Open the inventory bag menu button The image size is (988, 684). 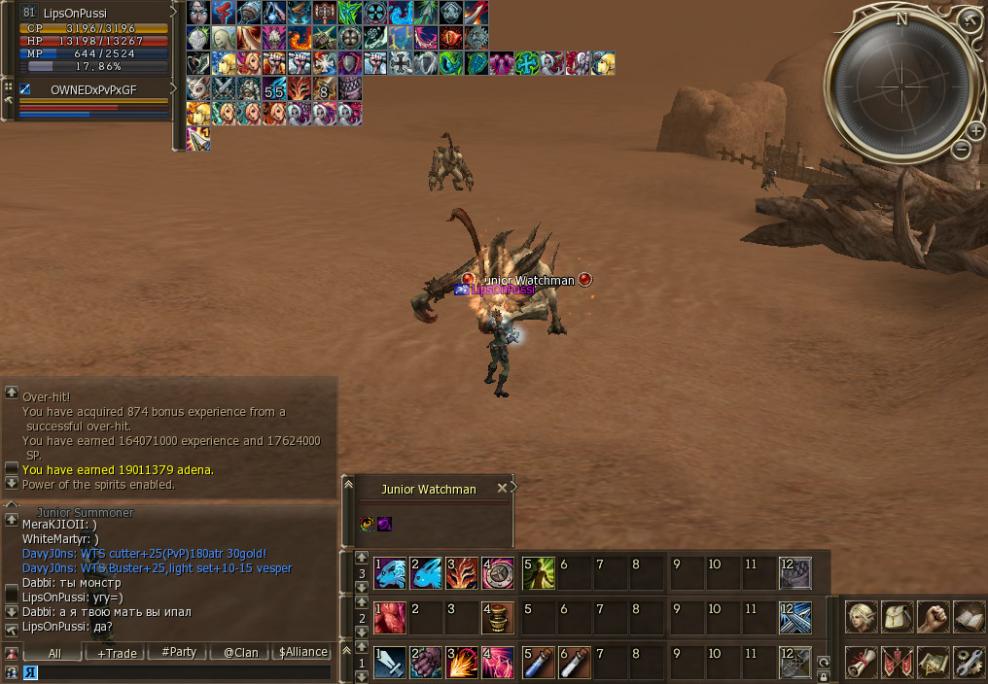[x=897, y=617]
